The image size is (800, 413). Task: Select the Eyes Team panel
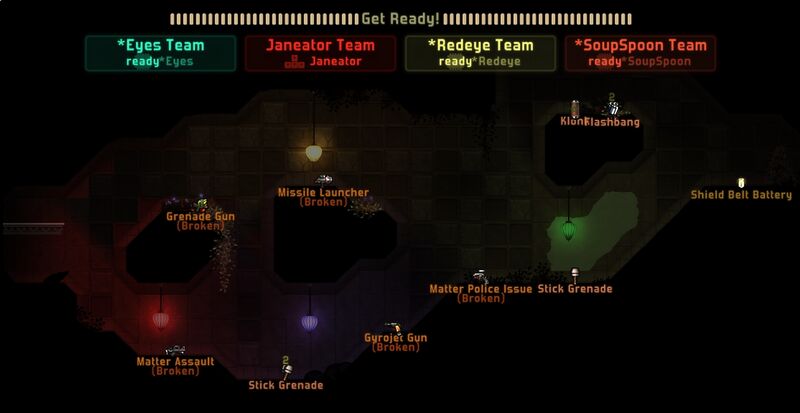click(160, 53)
